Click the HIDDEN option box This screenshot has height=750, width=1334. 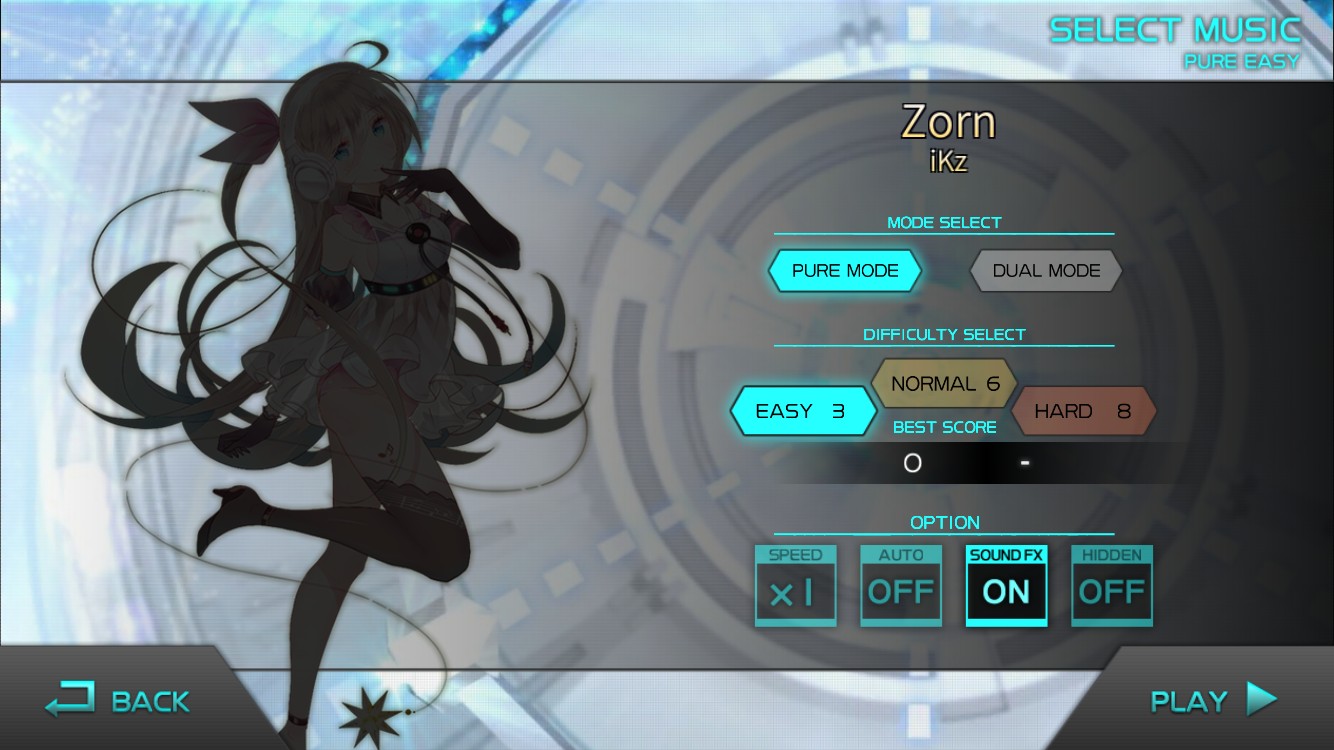1111,588
